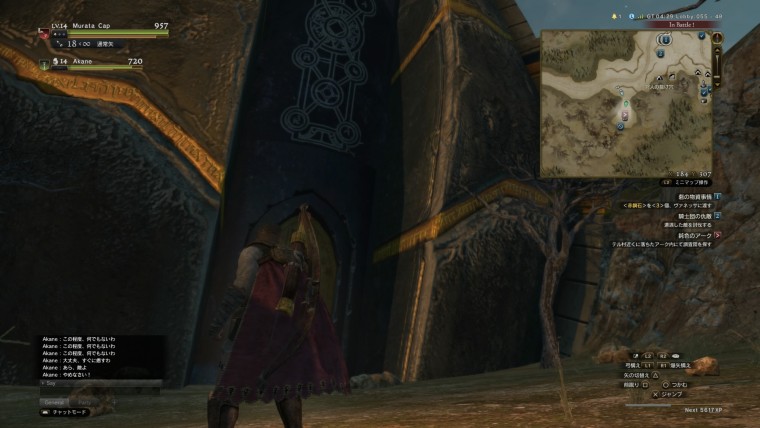Switch to the General chat tab

point(53,401)
